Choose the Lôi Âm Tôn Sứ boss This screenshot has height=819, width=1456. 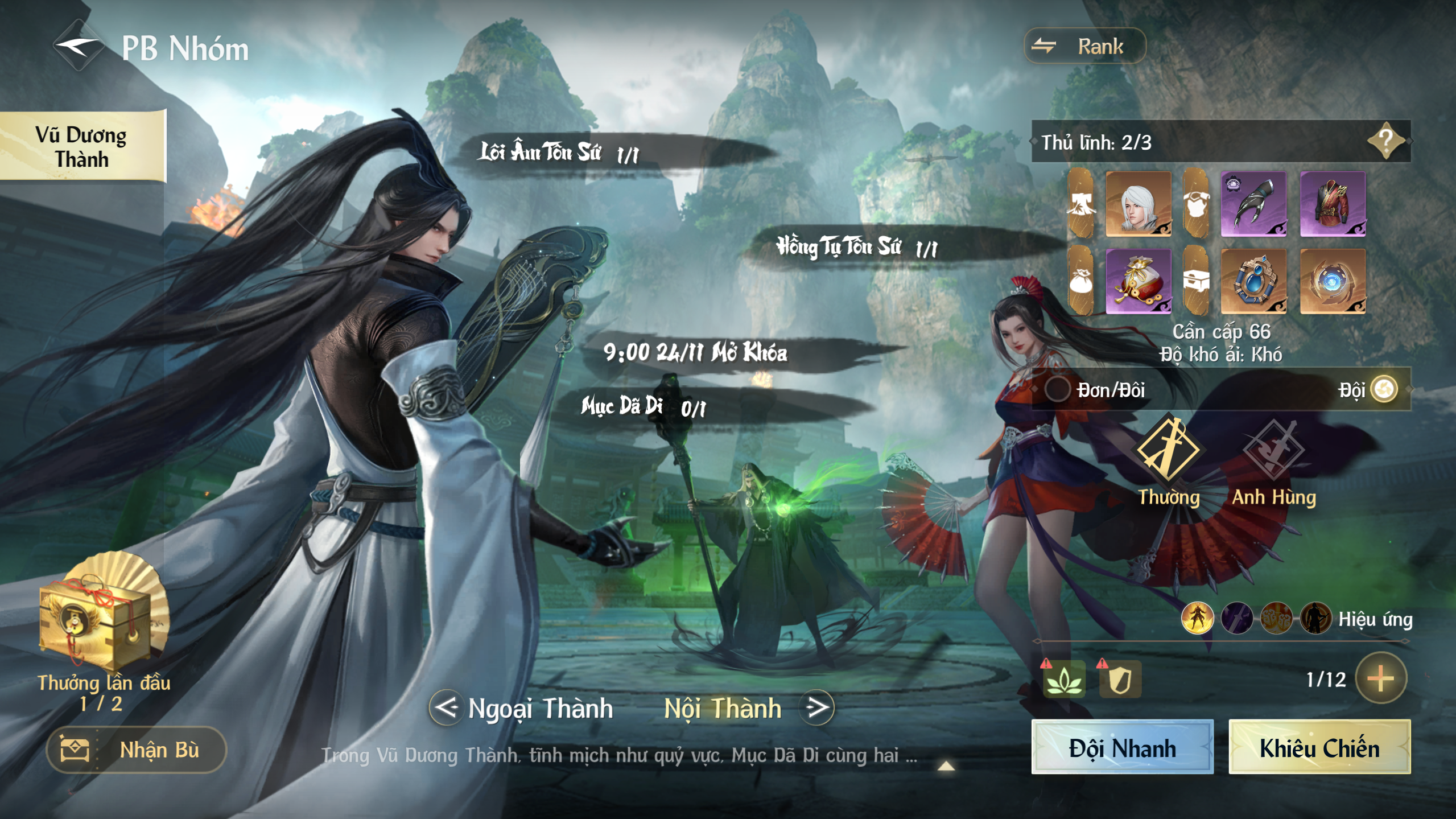pyautogui.click(x=559, y=153)
